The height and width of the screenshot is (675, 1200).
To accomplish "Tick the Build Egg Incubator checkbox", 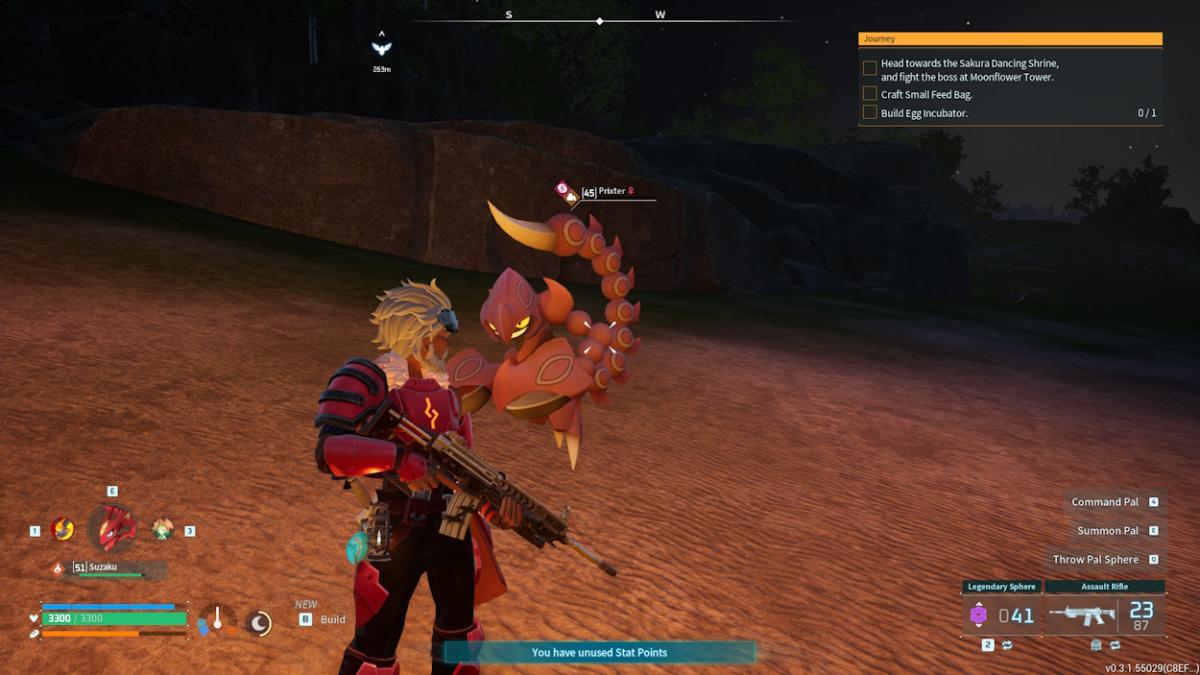I will (870, 113).
